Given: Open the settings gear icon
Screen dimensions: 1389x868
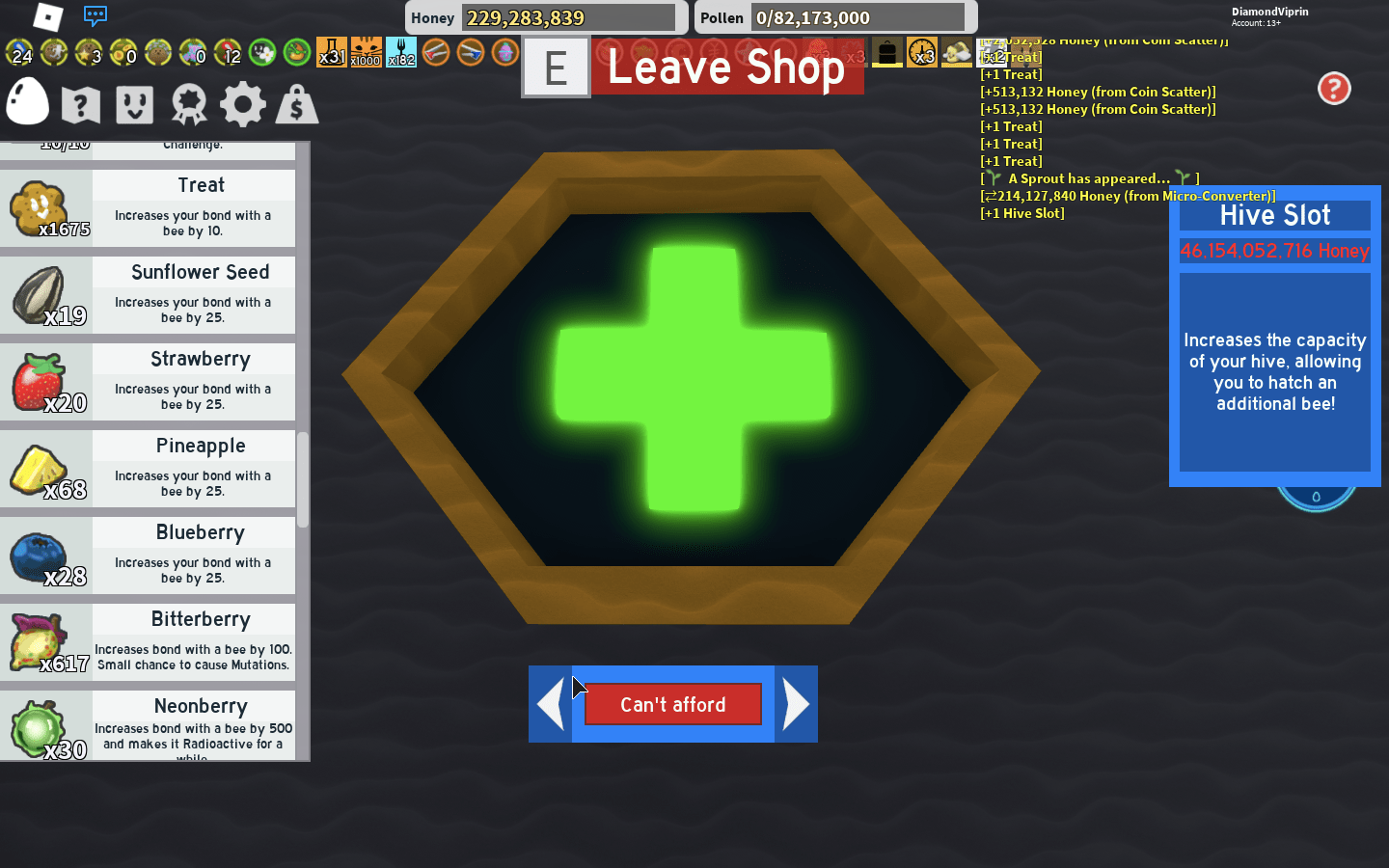Looking at the screenshot, I should tap(242, 103).
